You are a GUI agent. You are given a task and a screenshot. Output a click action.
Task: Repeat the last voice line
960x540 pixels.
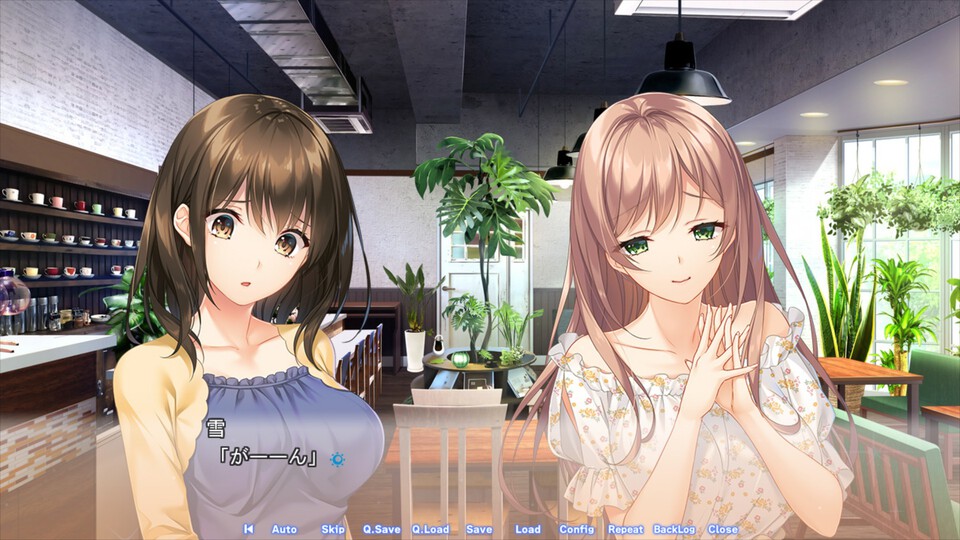coord(625,529)
